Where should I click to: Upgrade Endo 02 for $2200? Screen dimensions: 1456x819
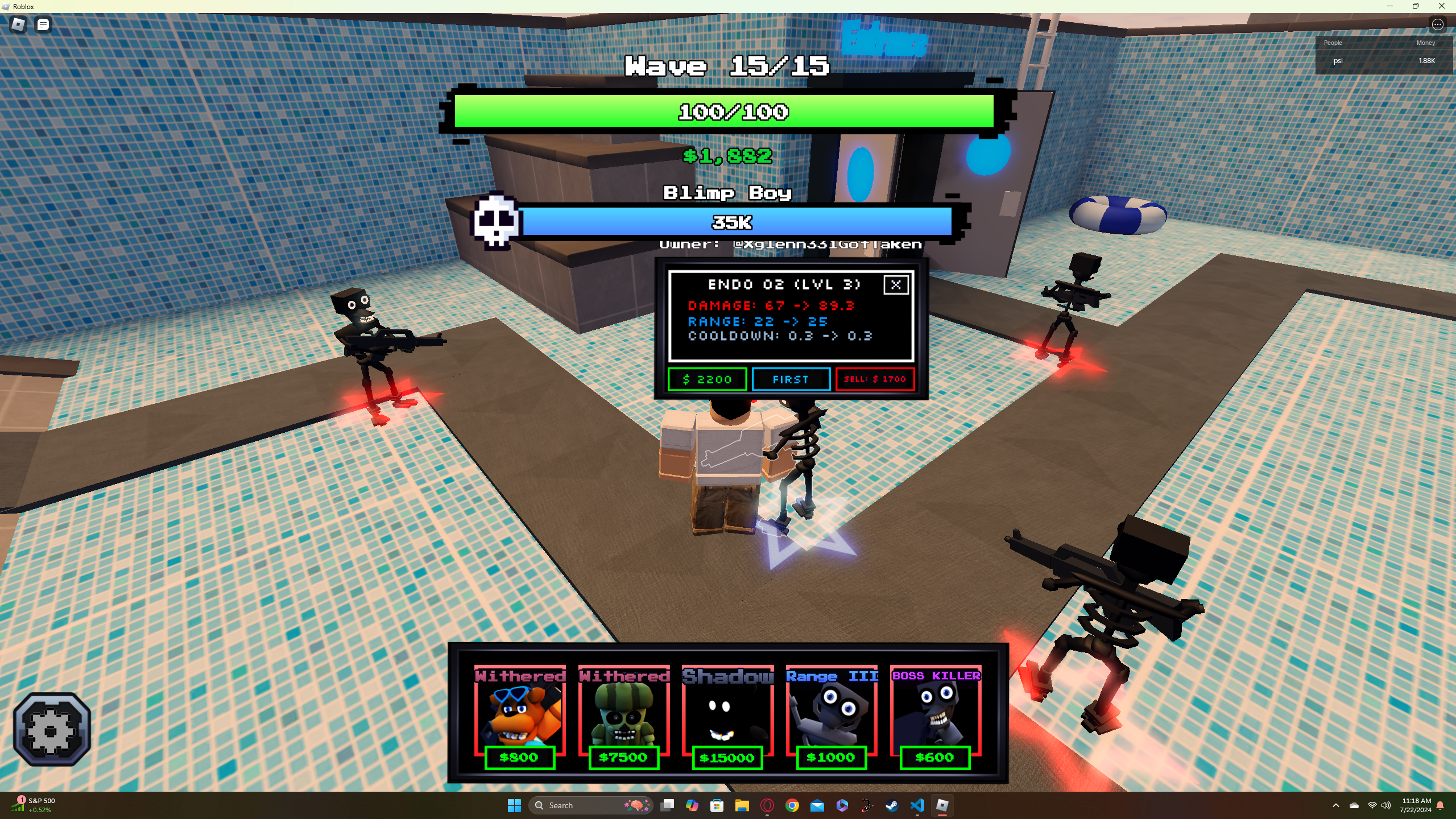coord(708,379)
